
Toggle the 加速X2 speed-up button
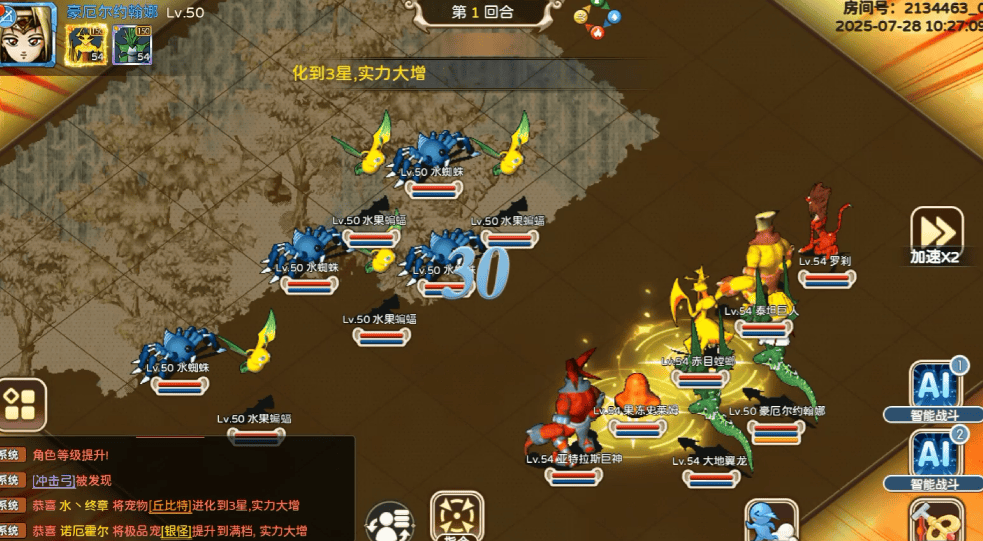tap(937, 236)
